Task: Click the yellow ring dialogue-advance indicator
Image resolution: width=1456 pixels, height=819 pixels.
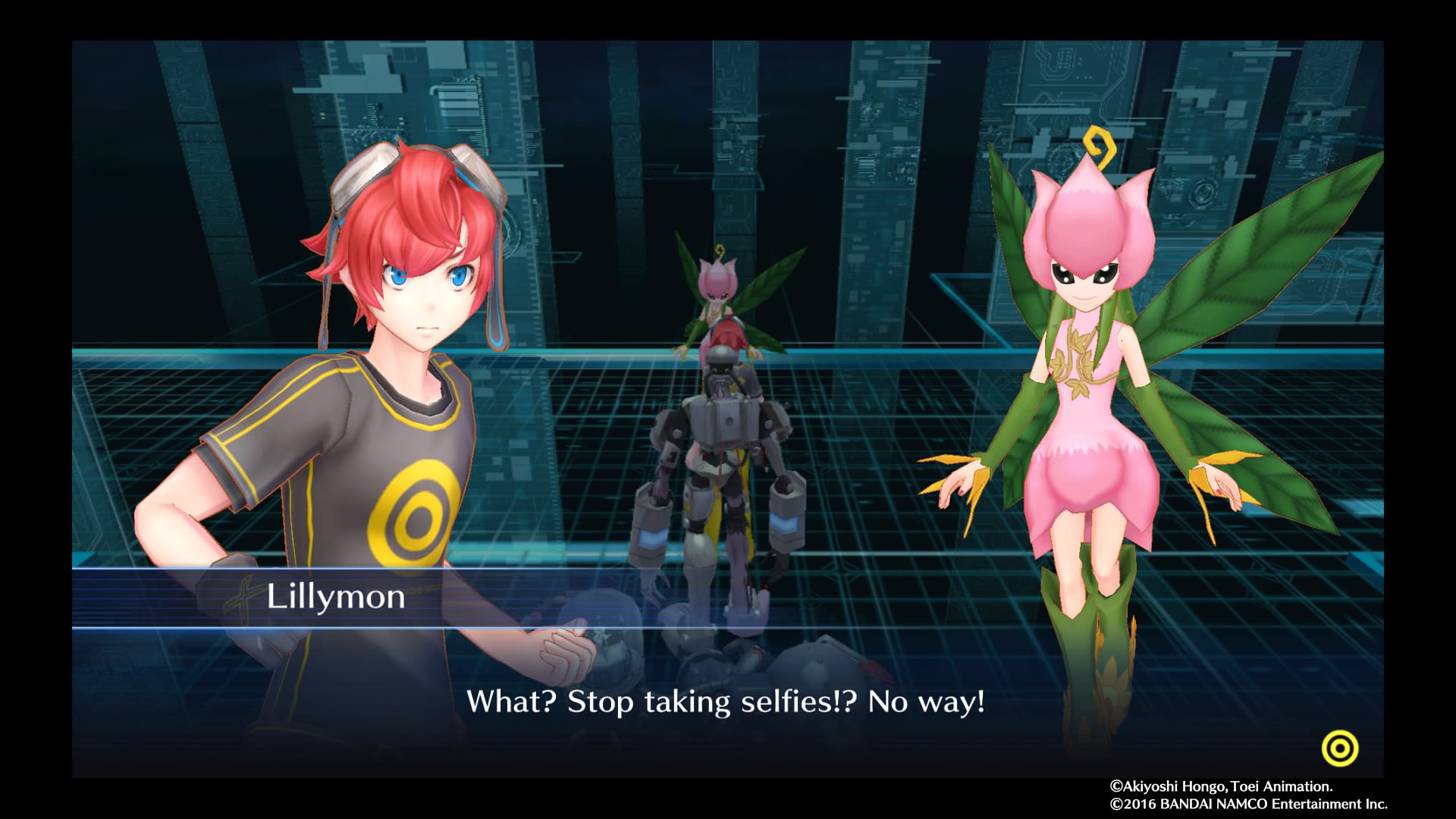Action: pos(1339,749)
